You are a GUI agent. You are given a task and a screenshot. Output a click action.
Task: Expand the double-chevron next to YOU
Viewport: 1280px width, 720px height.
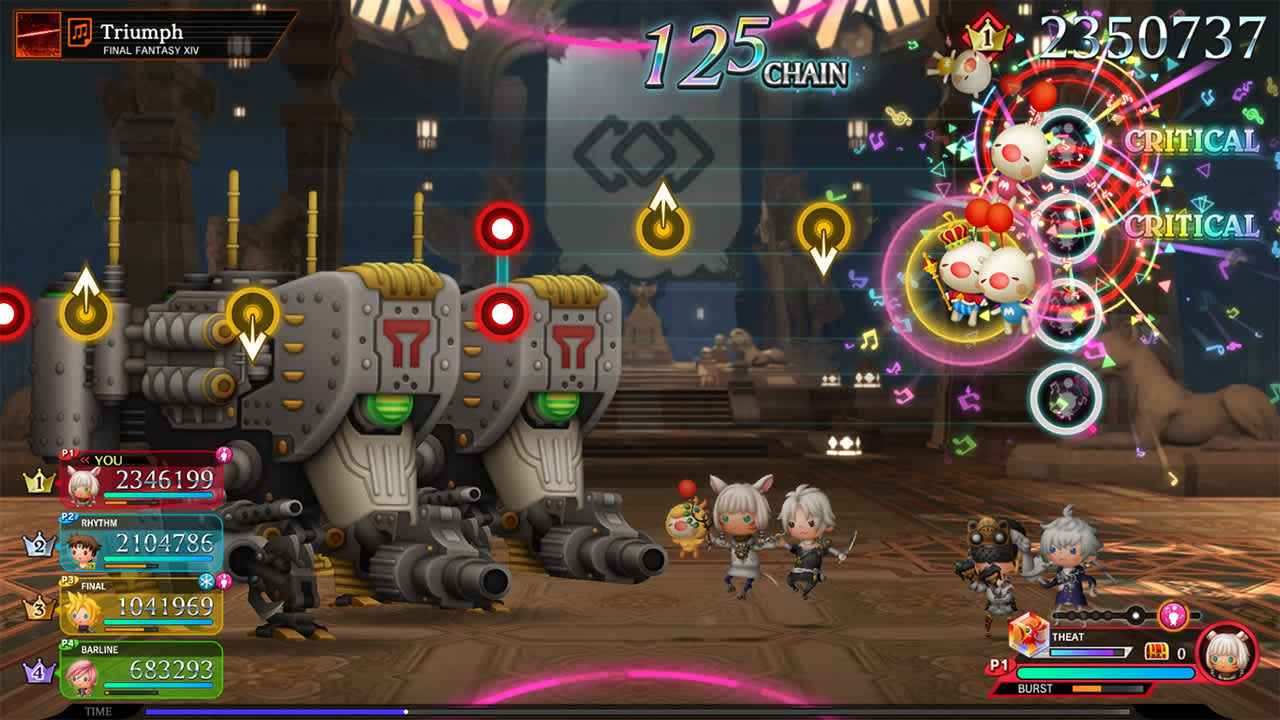(86, 458)
